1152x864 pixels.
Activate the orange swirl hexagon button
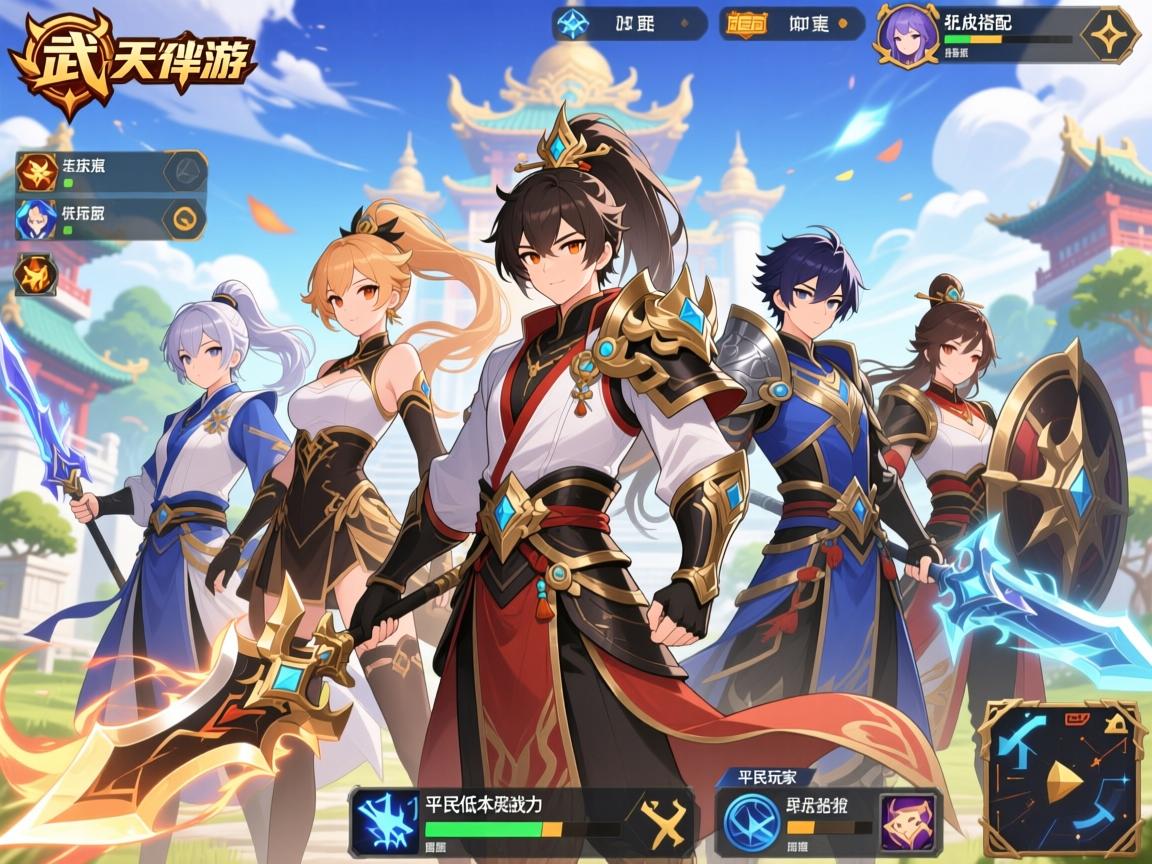click(x=183, y=219)
